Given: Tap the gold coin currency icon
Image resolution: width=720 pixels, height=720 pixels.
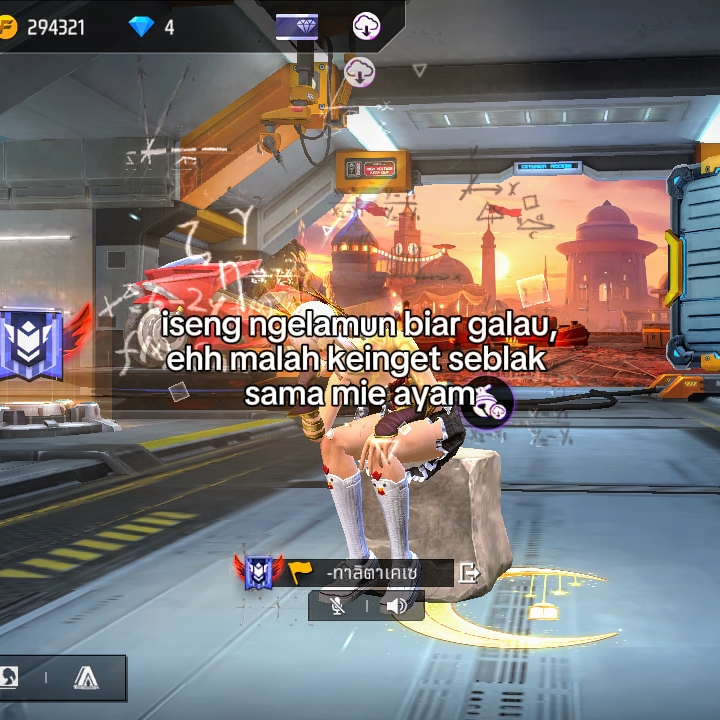Looking at the screenshot, I should 8,27.
